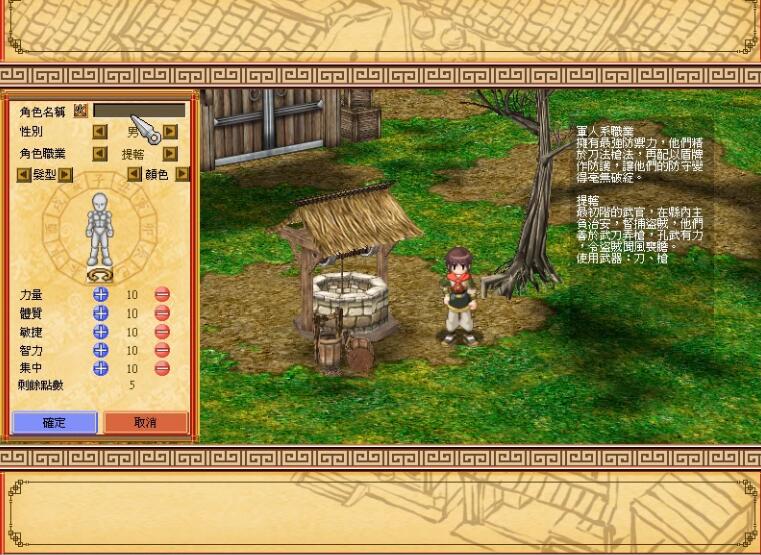
Task: Select next character class (角色職業)
Action: (170, 154)
